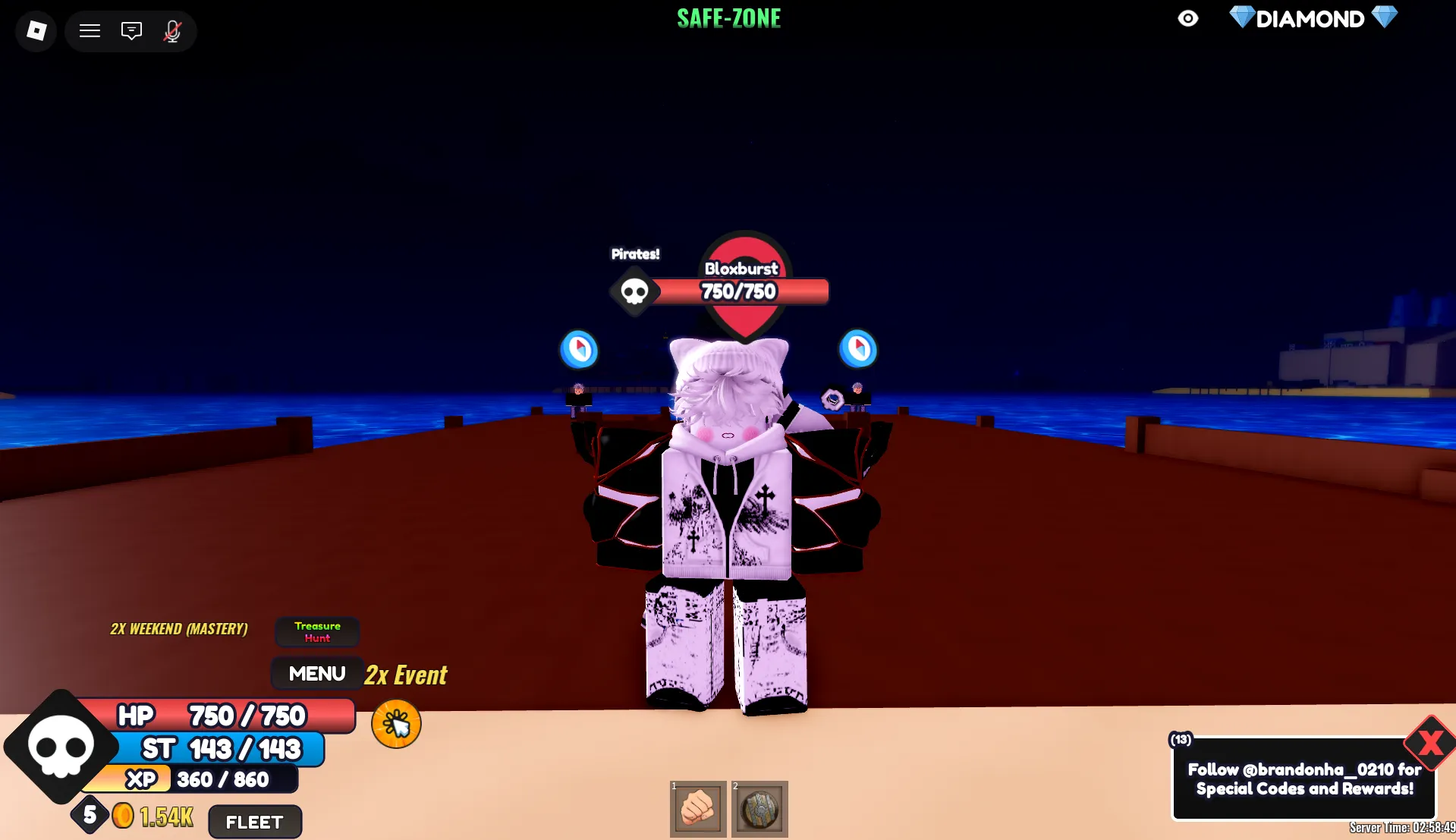The height and width of the screenshot is (840, 1456).
Task: Open the DIAMOND gem shop
Action: click(1312, 18)
